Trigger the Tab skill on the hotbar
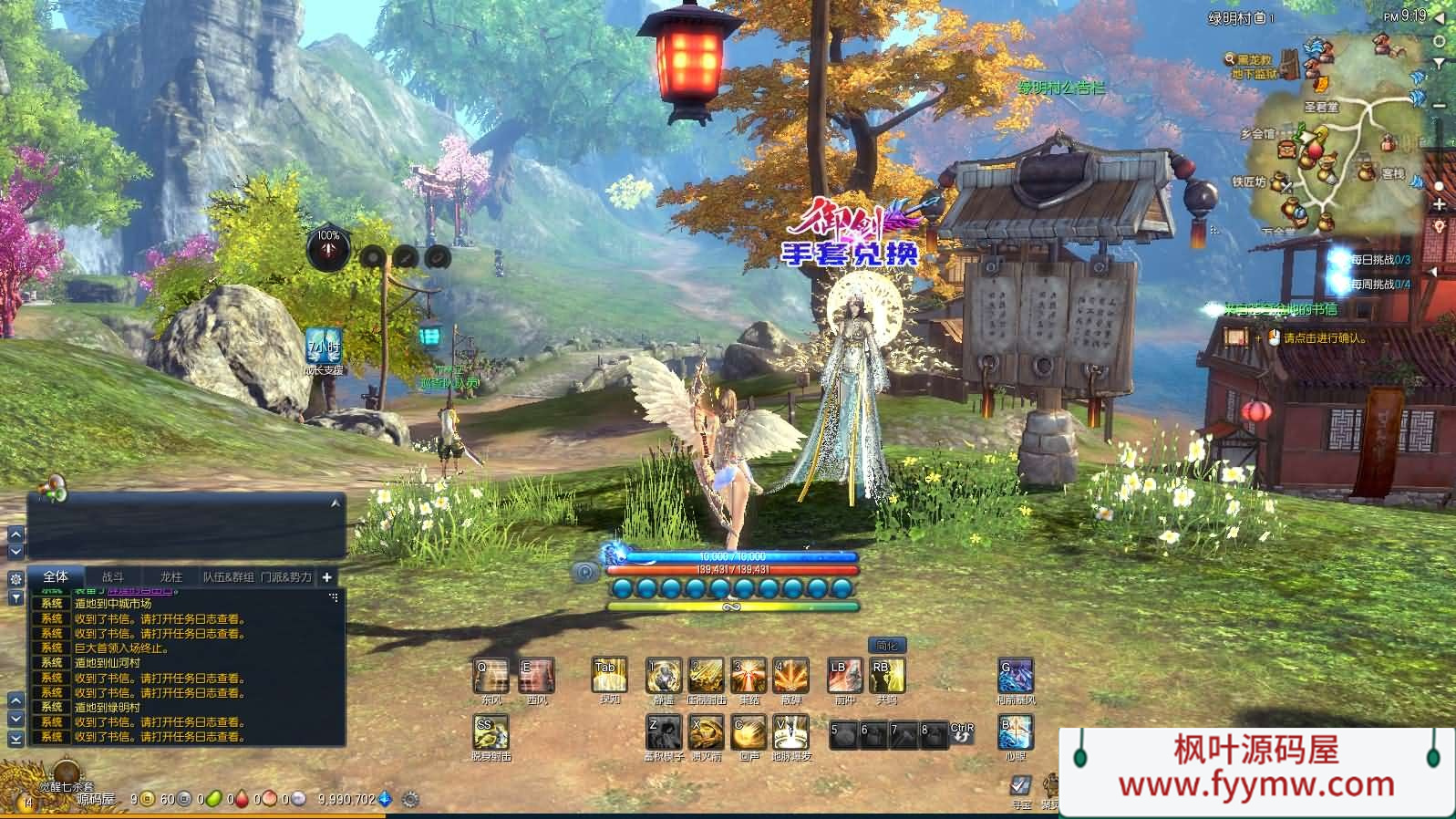Screen dimensions: 1456x819 [x=609, y=676]
